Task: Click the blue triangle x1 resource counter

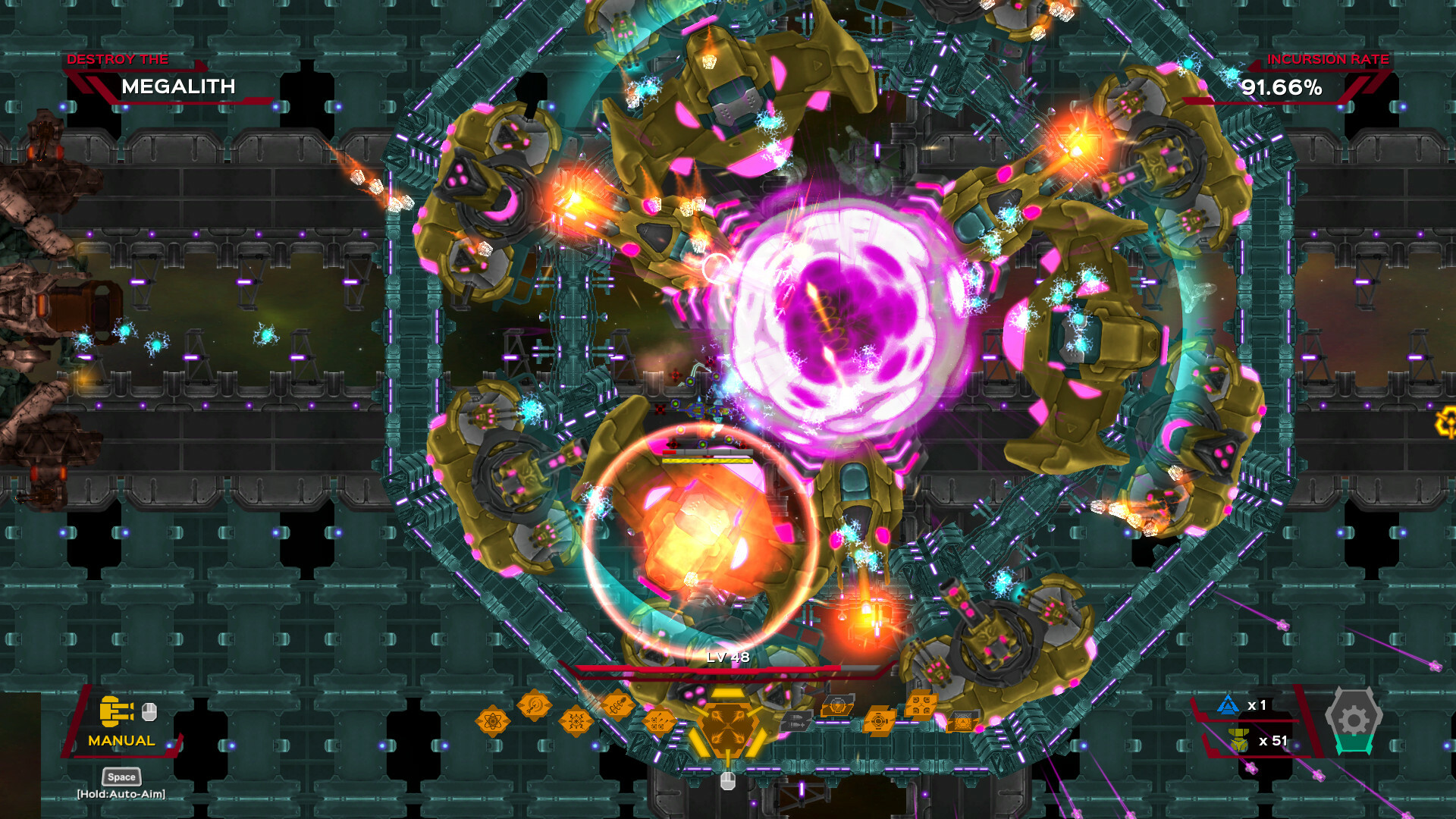Action: click(1241, 704)
